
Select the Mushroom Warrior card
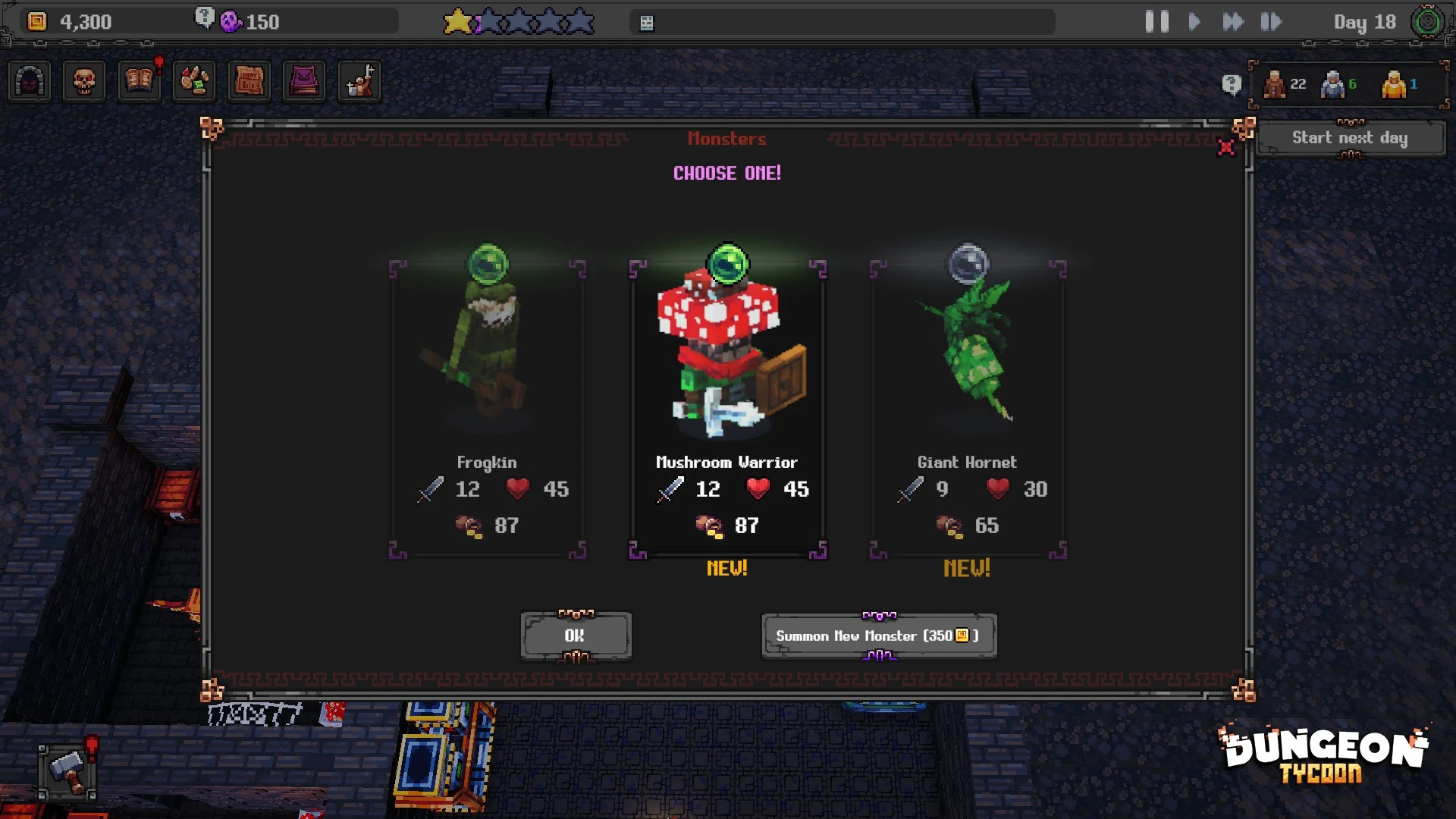pyautogui.click(x=727, y=402)
